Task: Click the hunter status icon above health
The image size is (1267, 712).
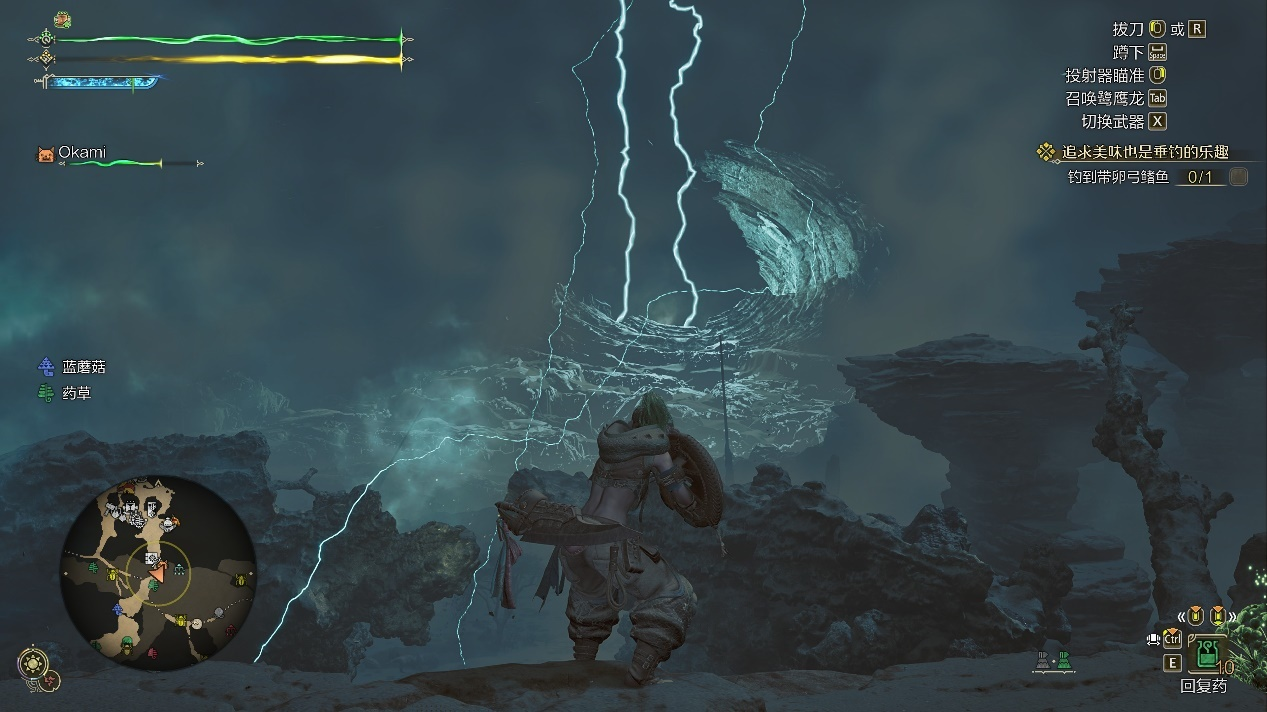Action: (x=62, y=19)
